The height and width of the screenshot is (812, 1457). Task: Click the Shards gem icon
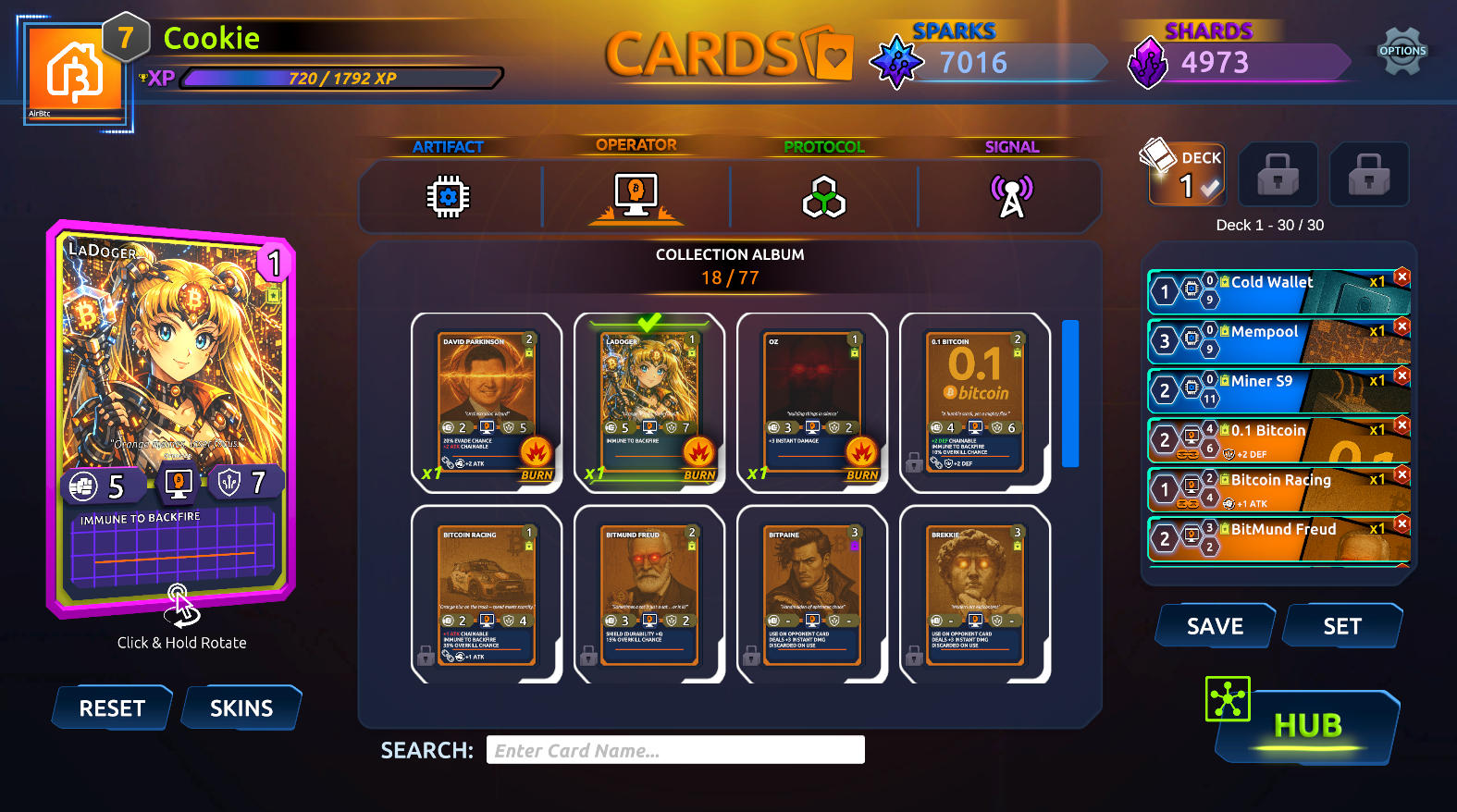(1148, 62)
